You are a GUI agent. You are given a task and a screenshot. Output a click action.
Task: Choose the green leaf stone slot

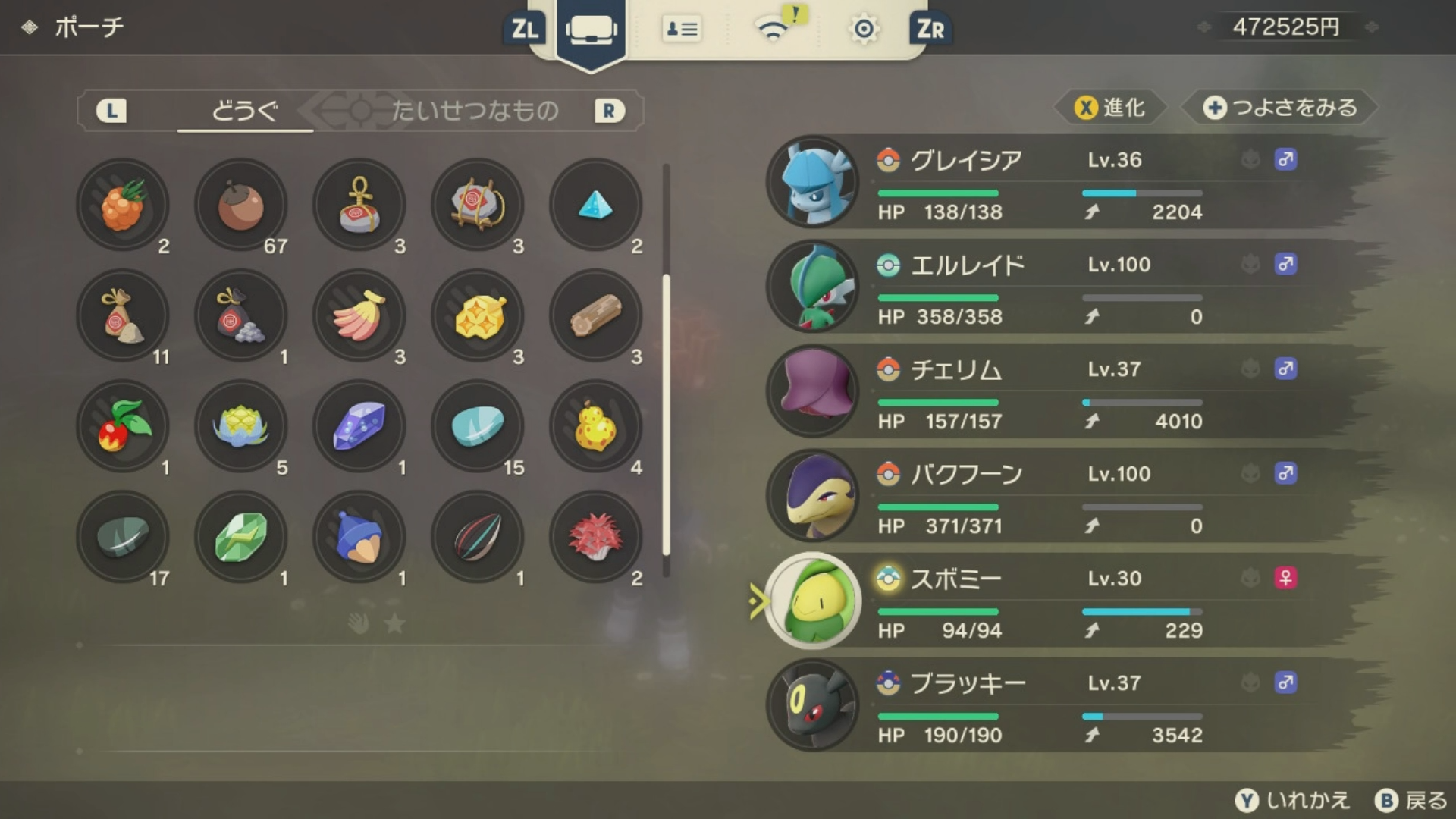241,537
